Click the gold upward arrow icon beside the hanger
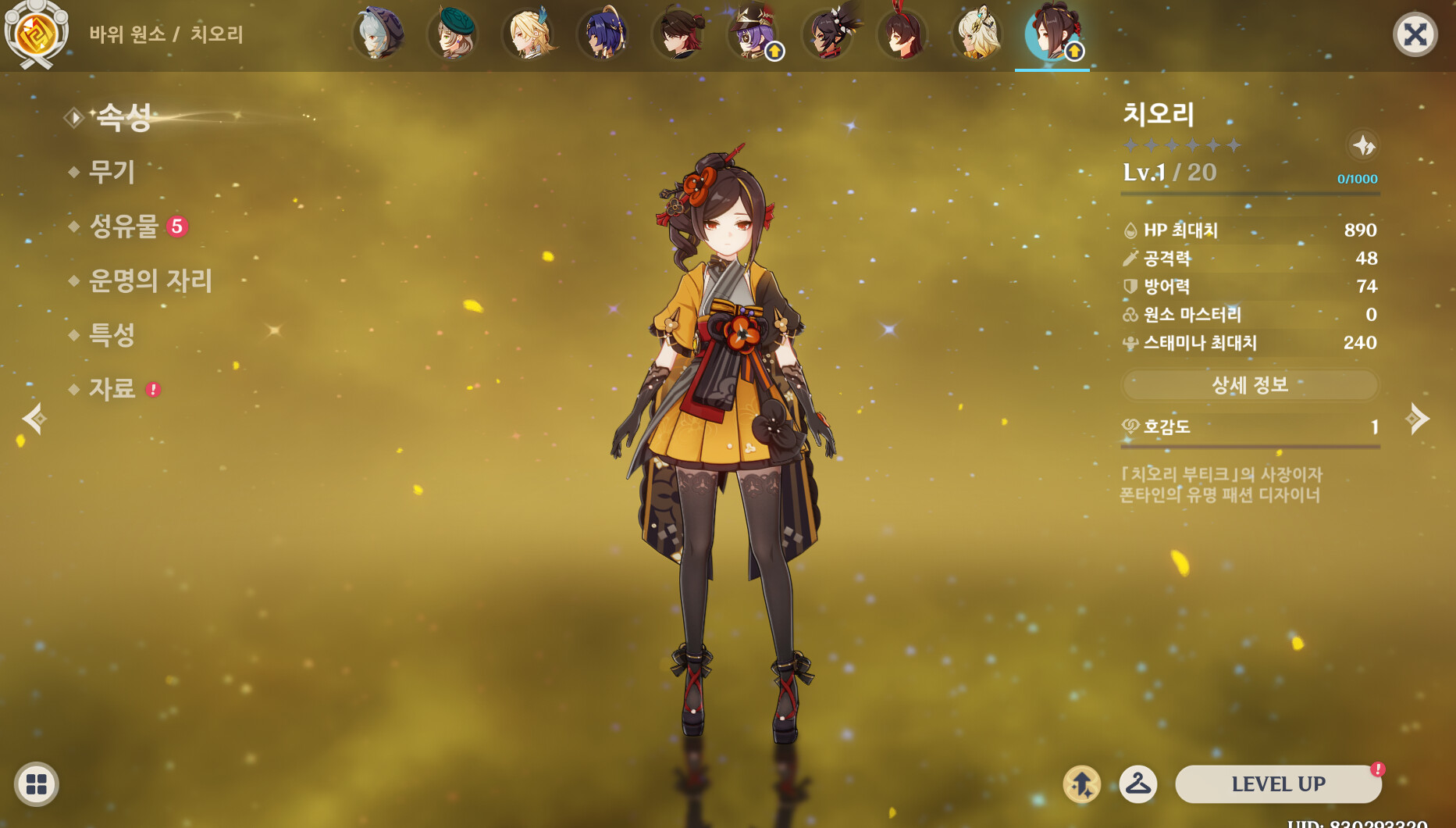This screenshot has height=828, width=1456. (1082, 783)
